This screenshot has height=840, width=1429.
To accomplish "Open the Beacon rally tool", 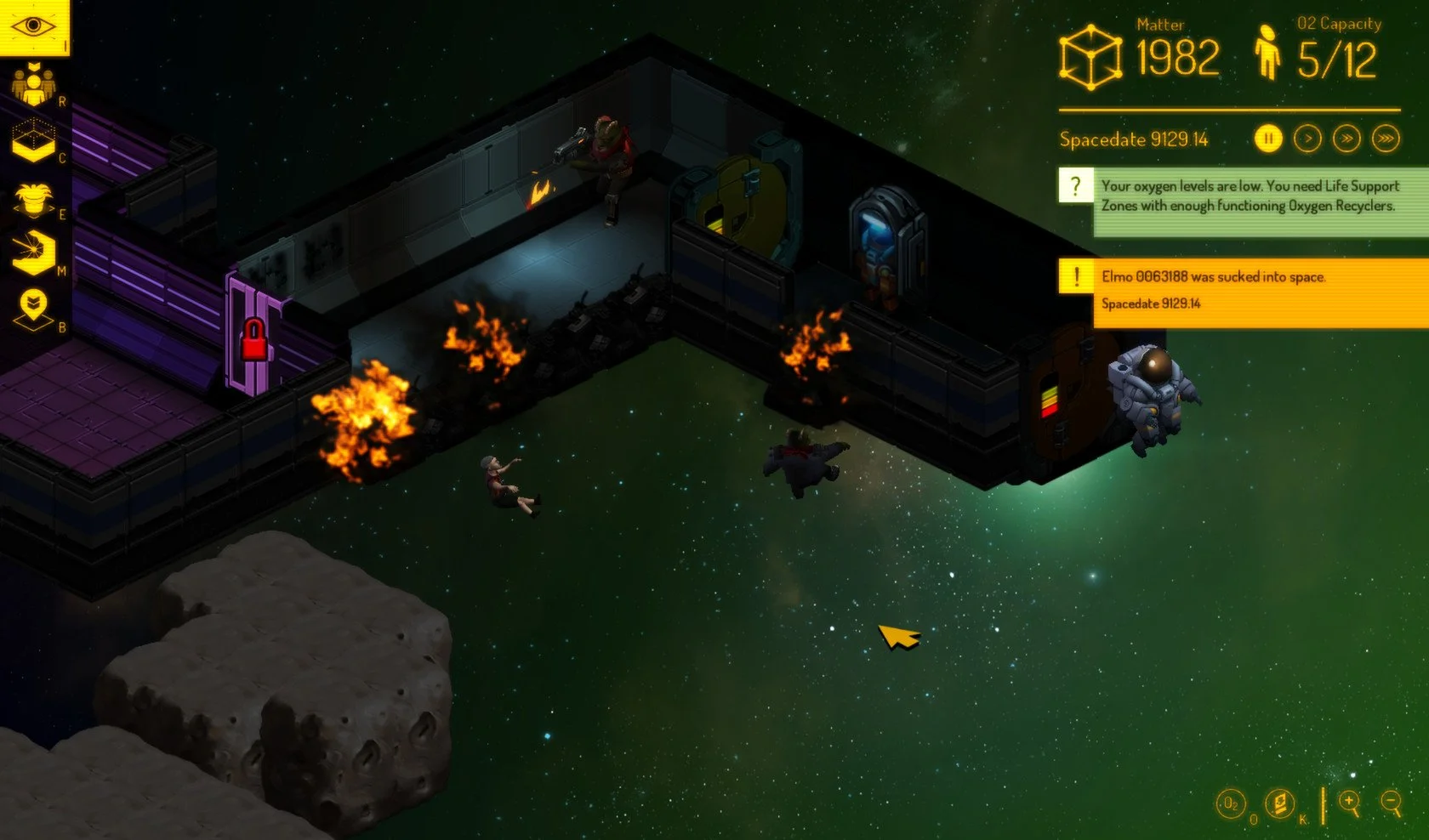I will (x=34, y=302).
